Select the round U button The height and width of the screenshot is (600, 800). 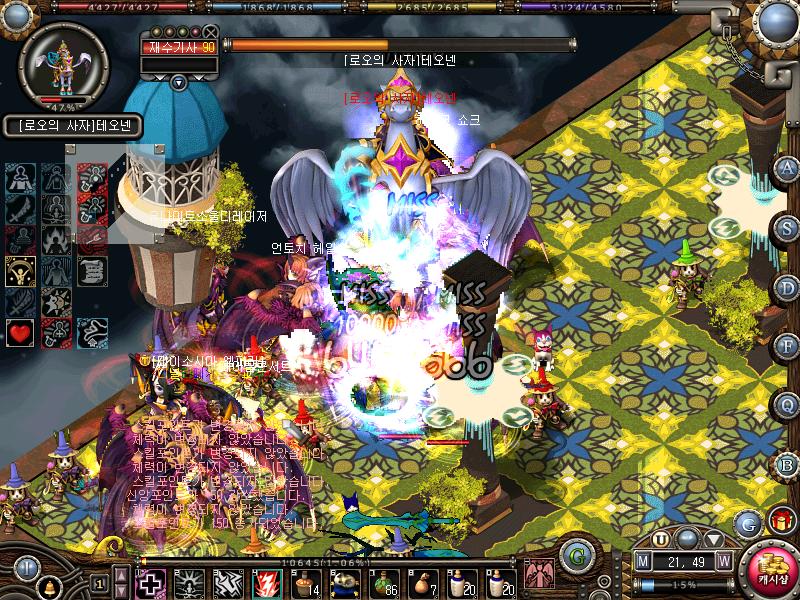pyautogui.click(x=661, y=538)
